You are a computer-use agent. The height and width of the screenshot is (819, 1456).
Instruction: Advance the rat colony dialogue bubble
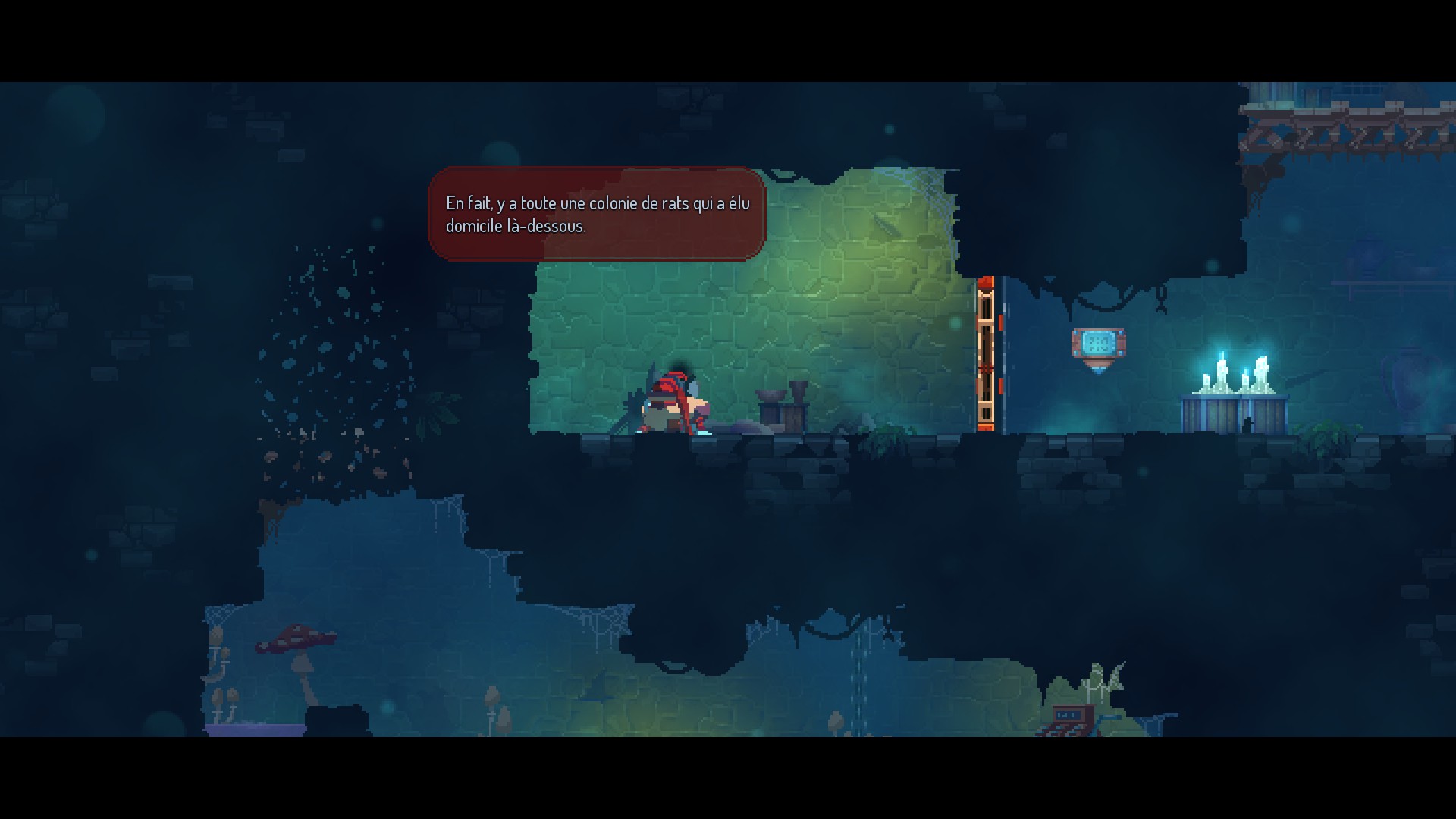[597, 215]
